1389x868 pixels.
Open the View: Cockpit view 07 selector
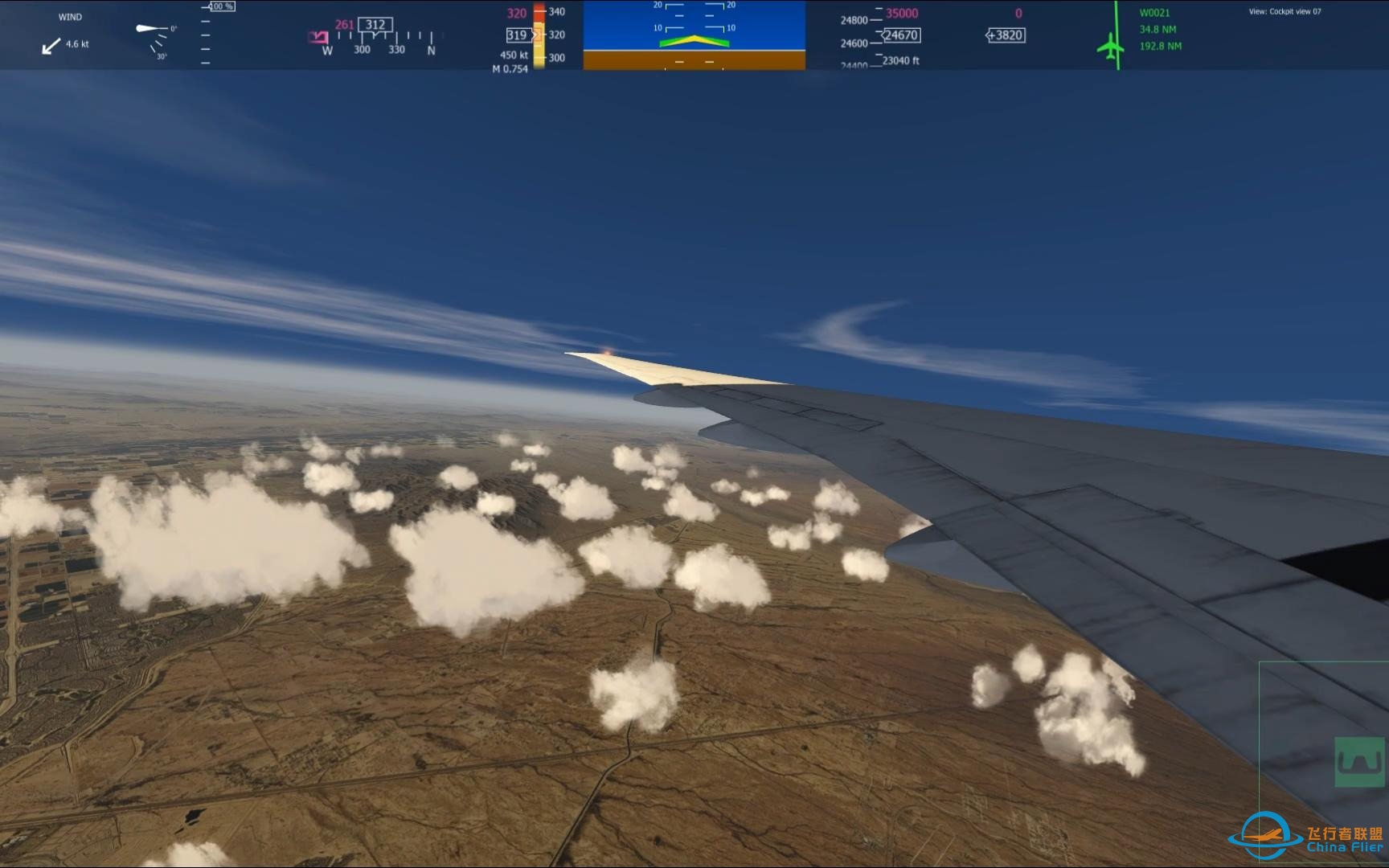coord(1285,11)
